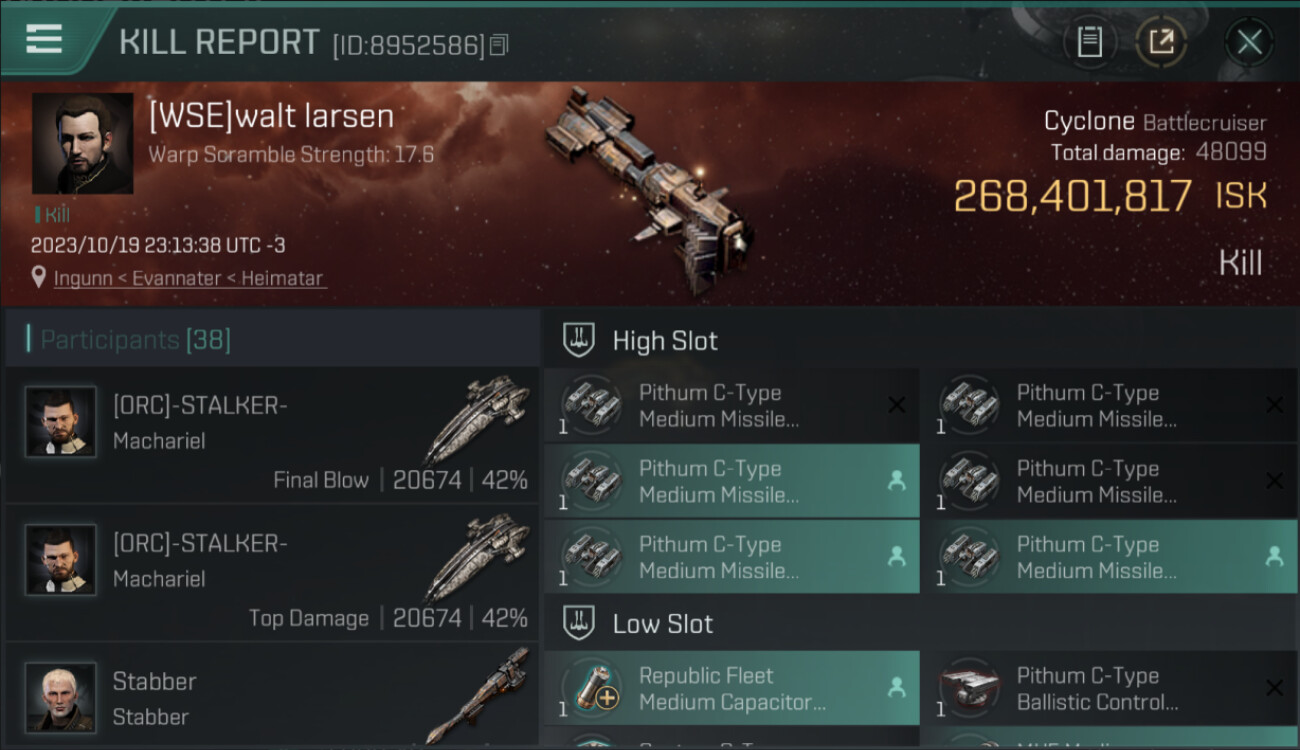Open the clipboard notes icon
This screenshot has width=1300, height=750.
coord(1089,42)
